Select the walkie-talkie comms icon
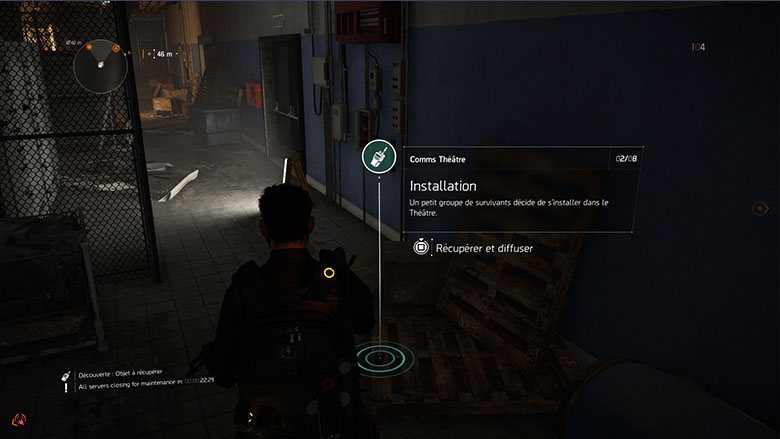The height and width of the screenshot is (439, 780). pos(379,157)
